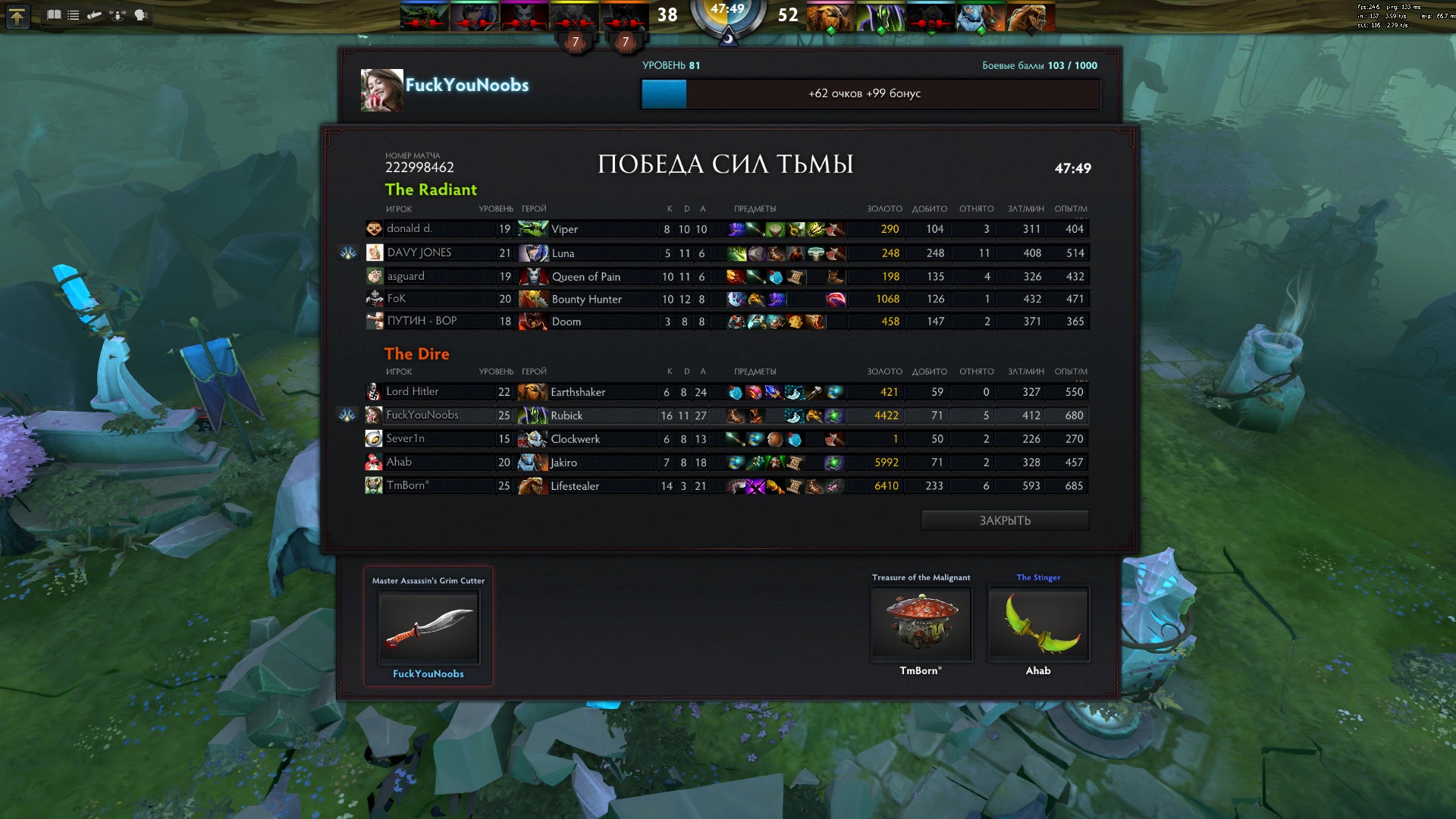Open the list icon in the top toolbar
Screen dimensions: 1456x819
[74, 14]
